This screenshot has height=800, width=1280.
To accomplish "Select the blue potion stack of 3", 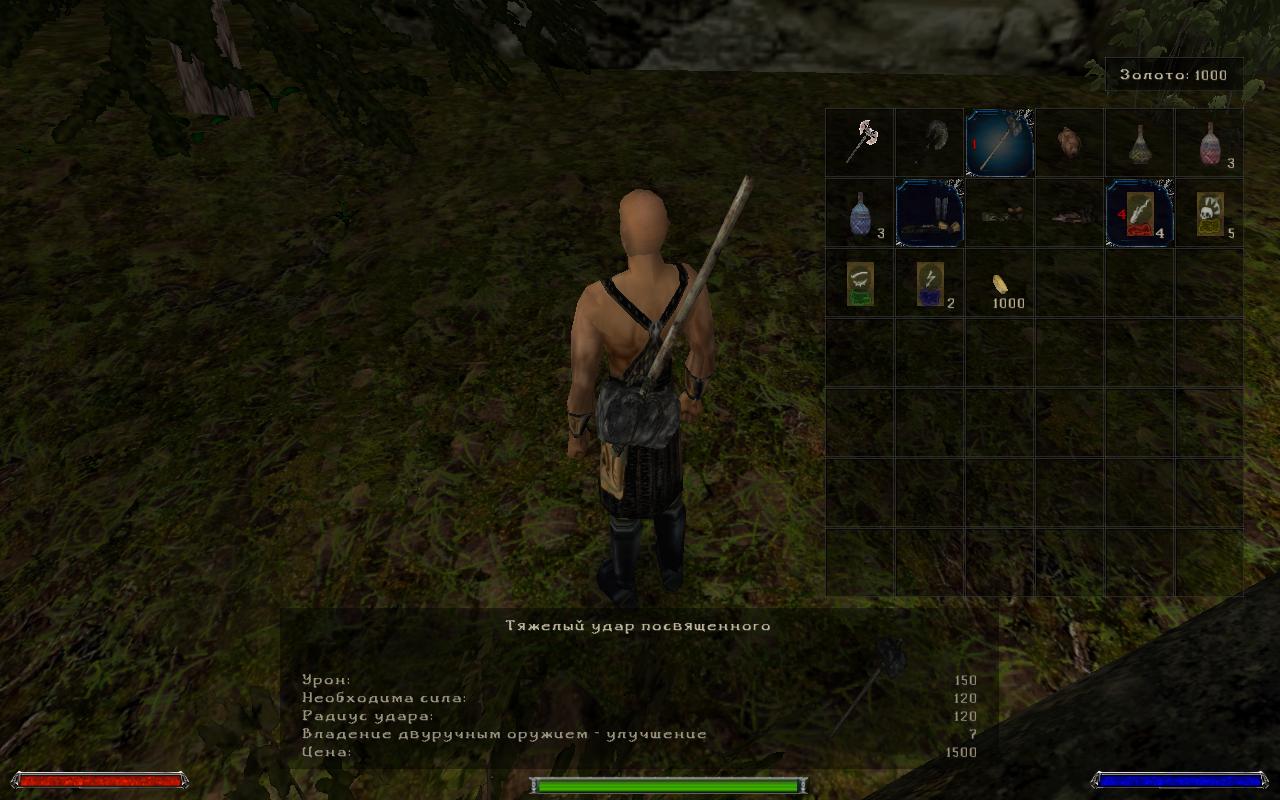I will [x=859, y=213].
